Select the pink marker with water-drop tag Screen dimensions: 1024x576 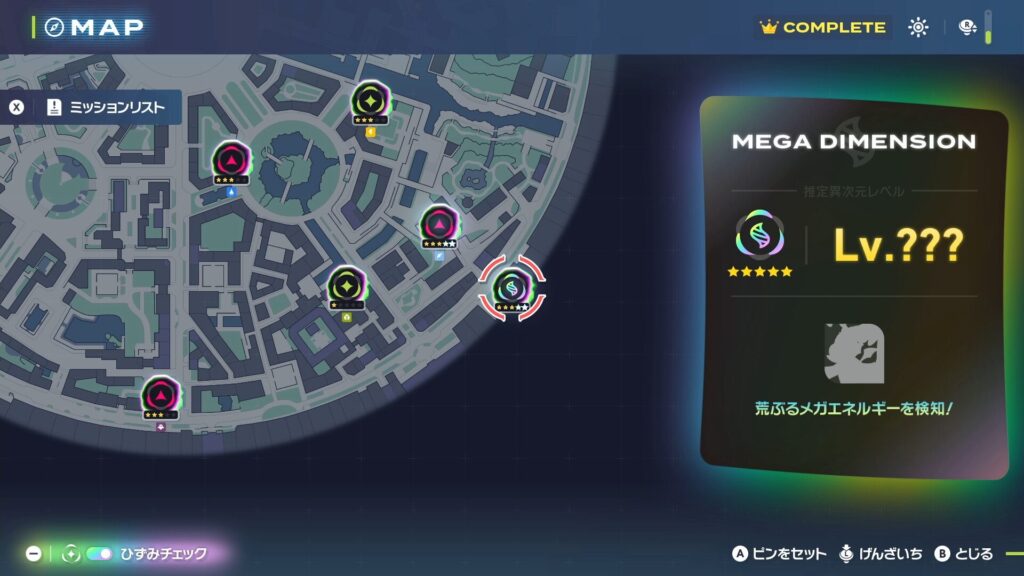(230, 161)
